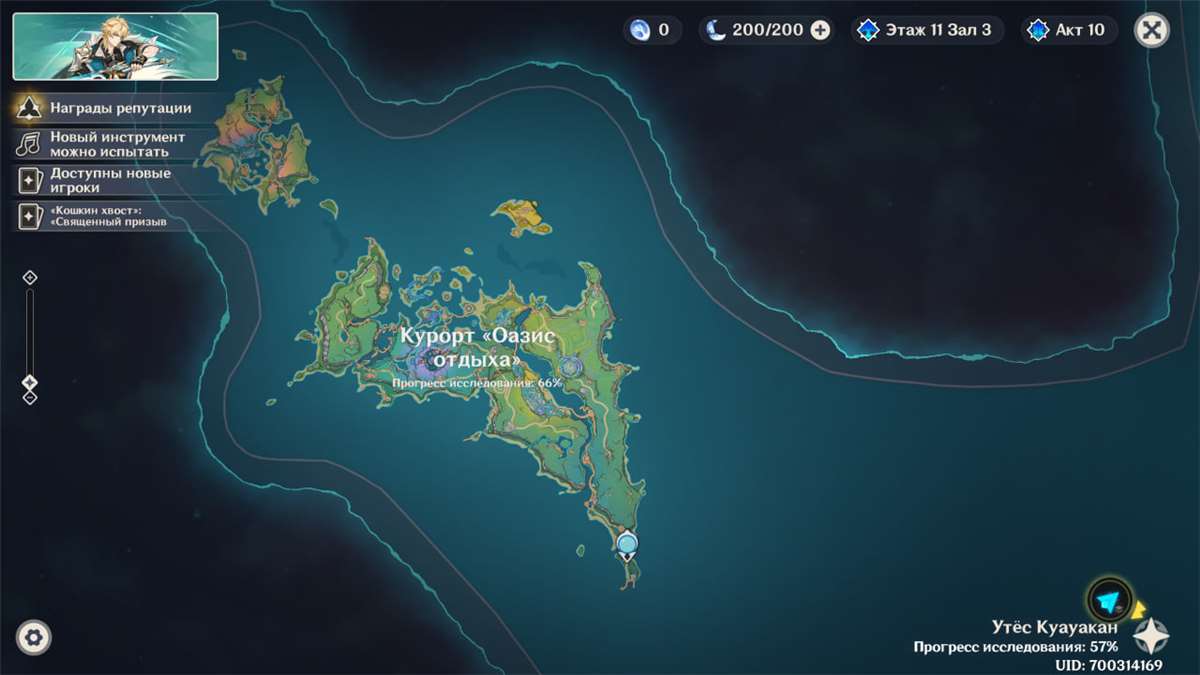This screenshot has width=1200, height=675.
Task: Select the teleport waypoint marker on the map
Action: pyautogui.click(x=627, y=544)
